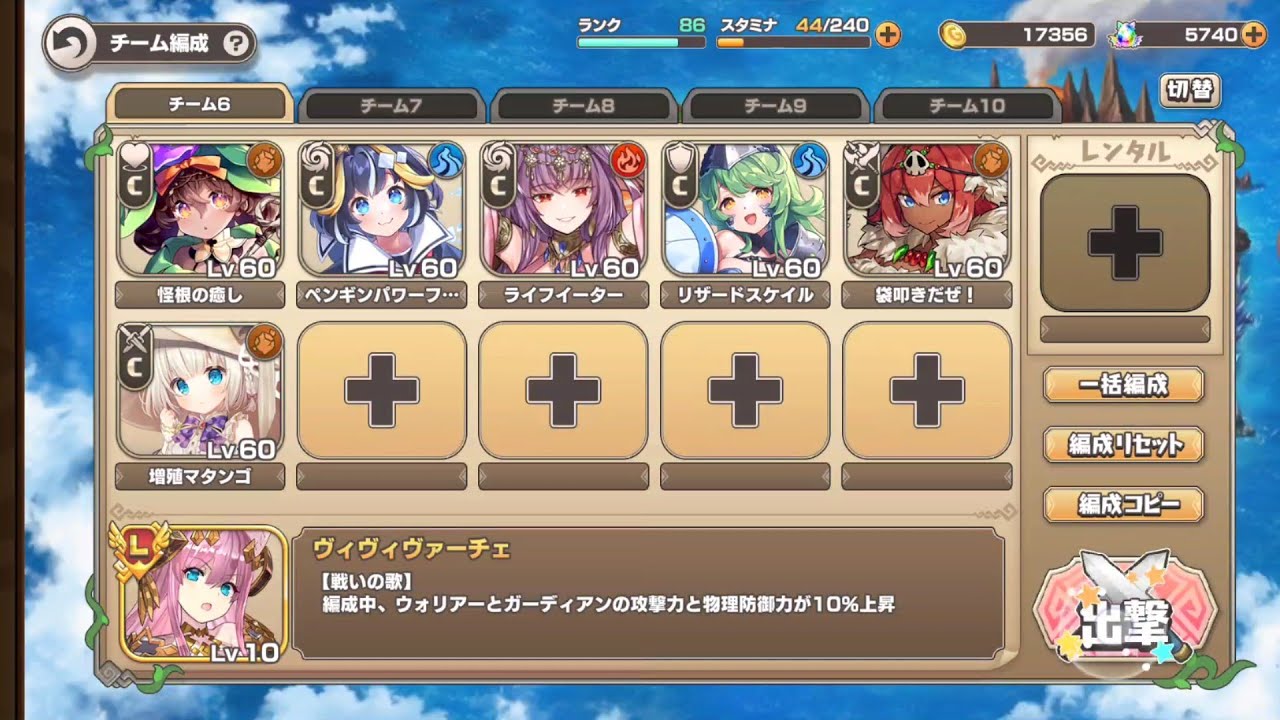Screen dimensions: 1280x720
Task: Select the ペンギンパワーフ… character card
Action: (x=381, y=210)
